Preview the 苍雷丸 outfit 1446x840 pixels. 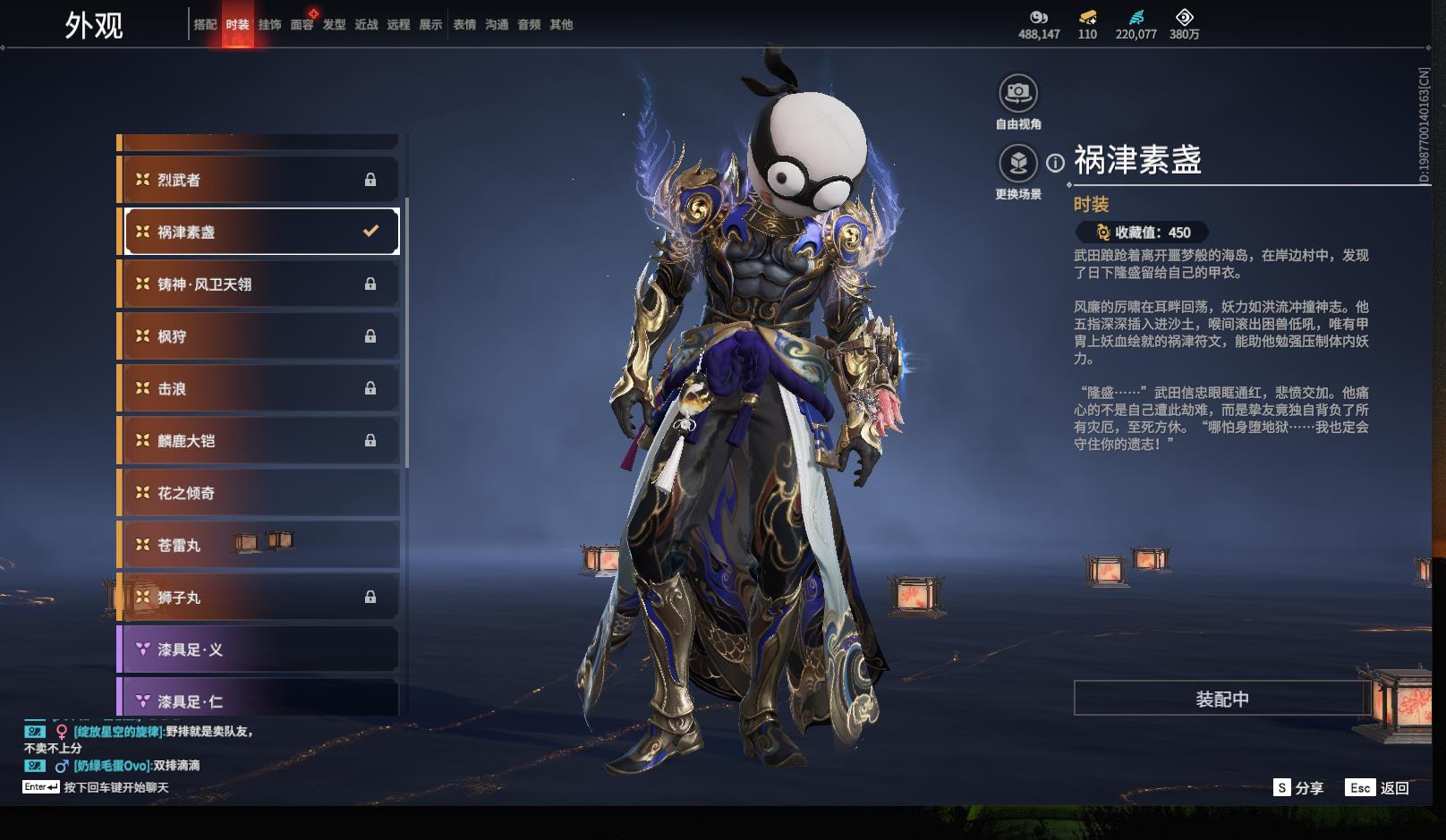point(259,545)
